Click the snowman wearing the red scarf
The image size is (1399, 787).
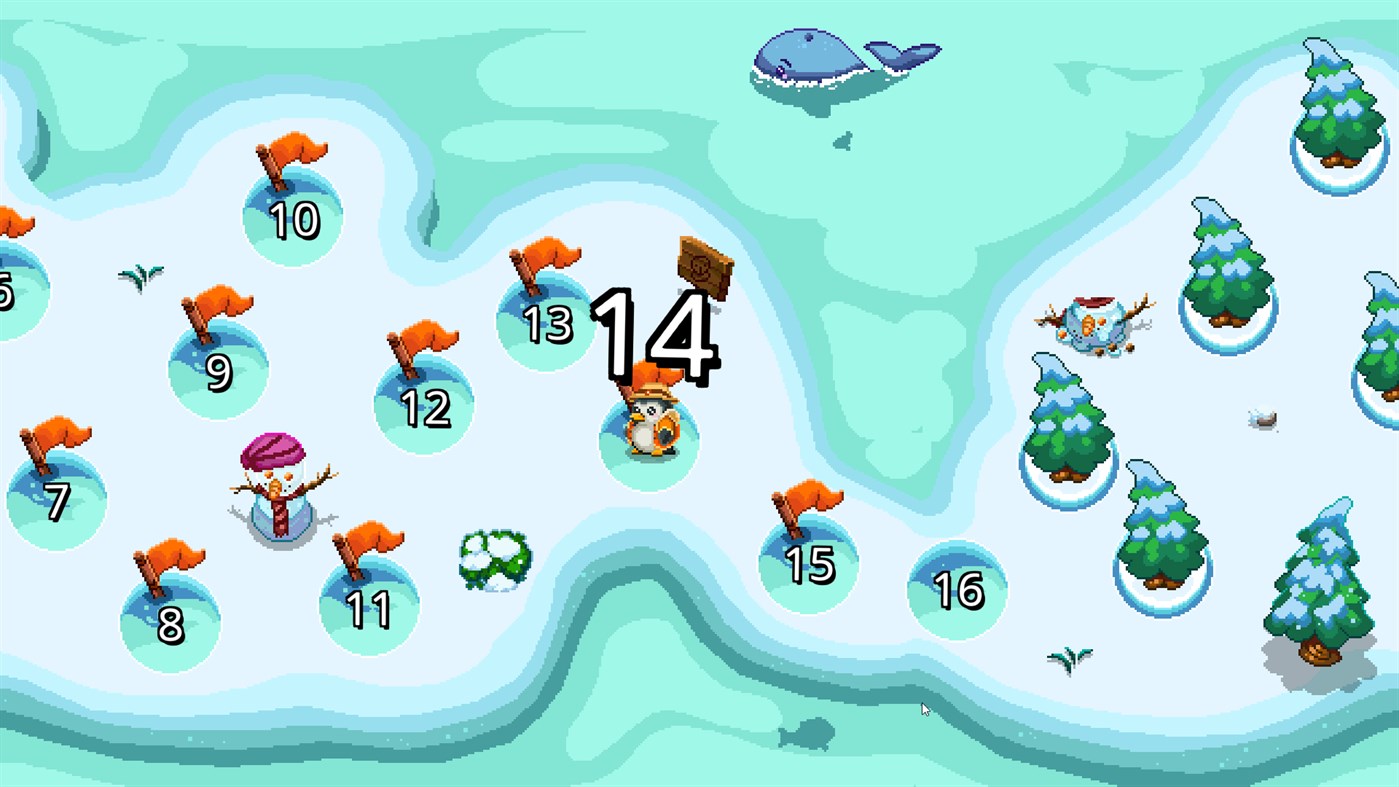coord(277,490)
